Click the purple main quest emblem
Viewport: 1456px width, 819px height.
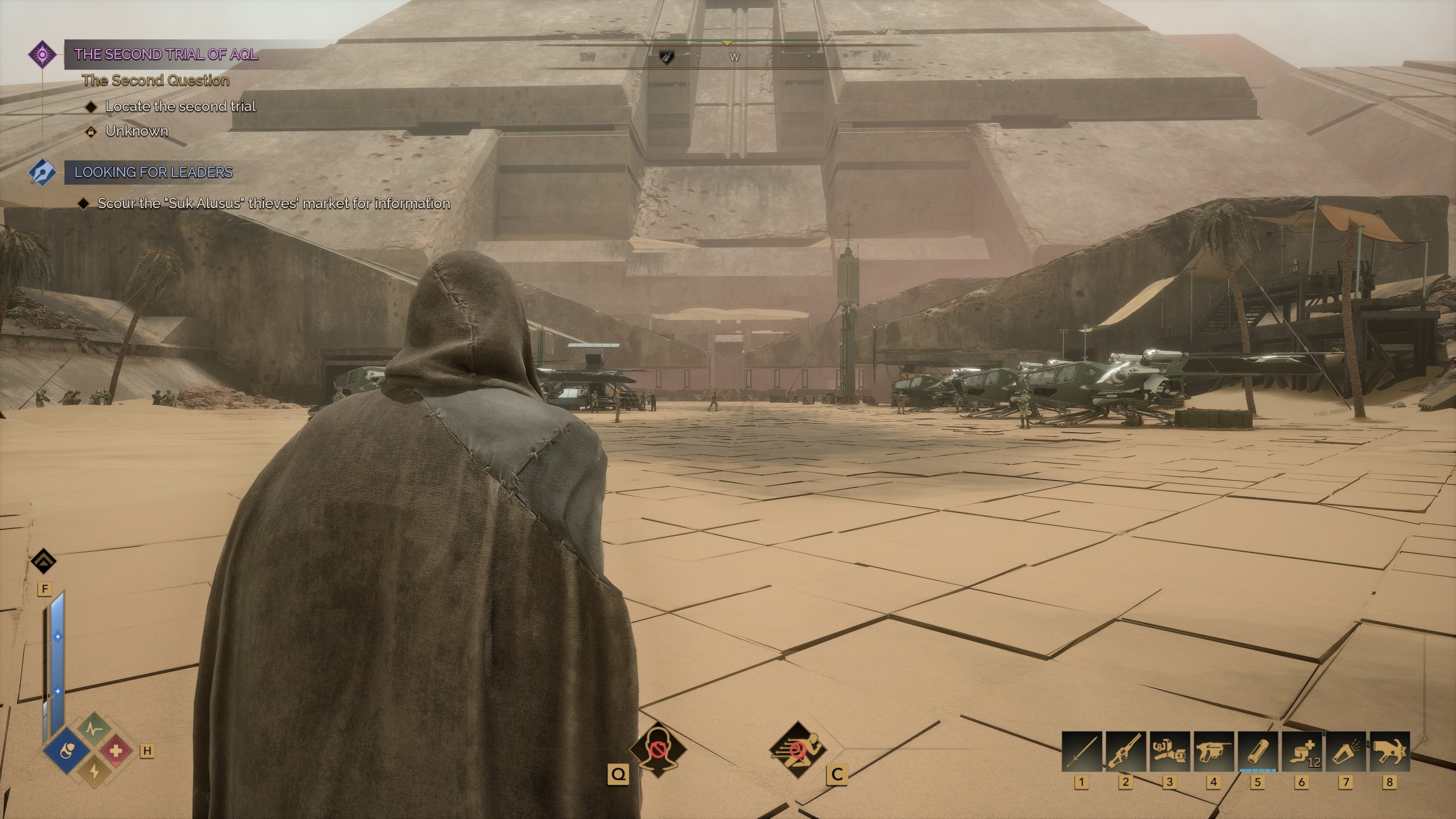[43, 55]
